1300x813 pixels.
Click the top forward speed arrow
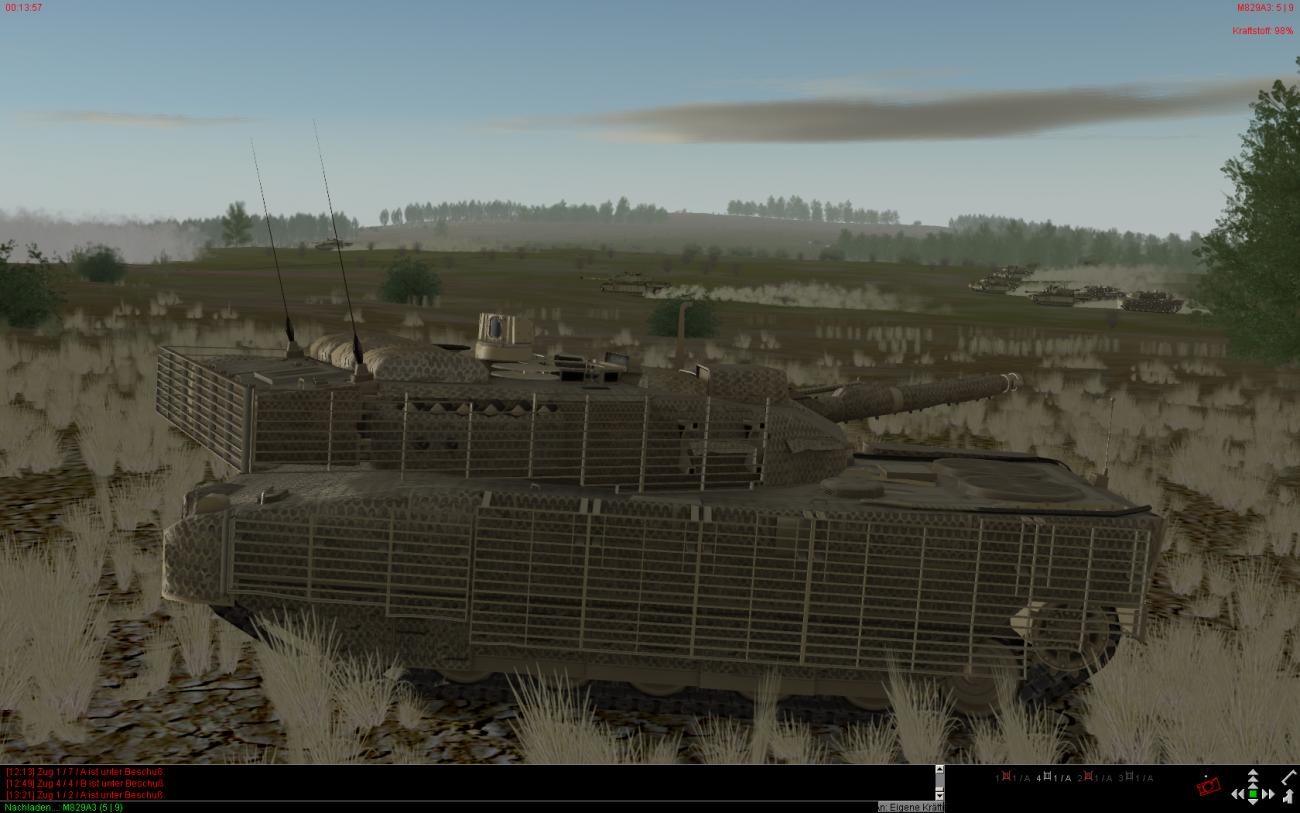coord(1253,773)
